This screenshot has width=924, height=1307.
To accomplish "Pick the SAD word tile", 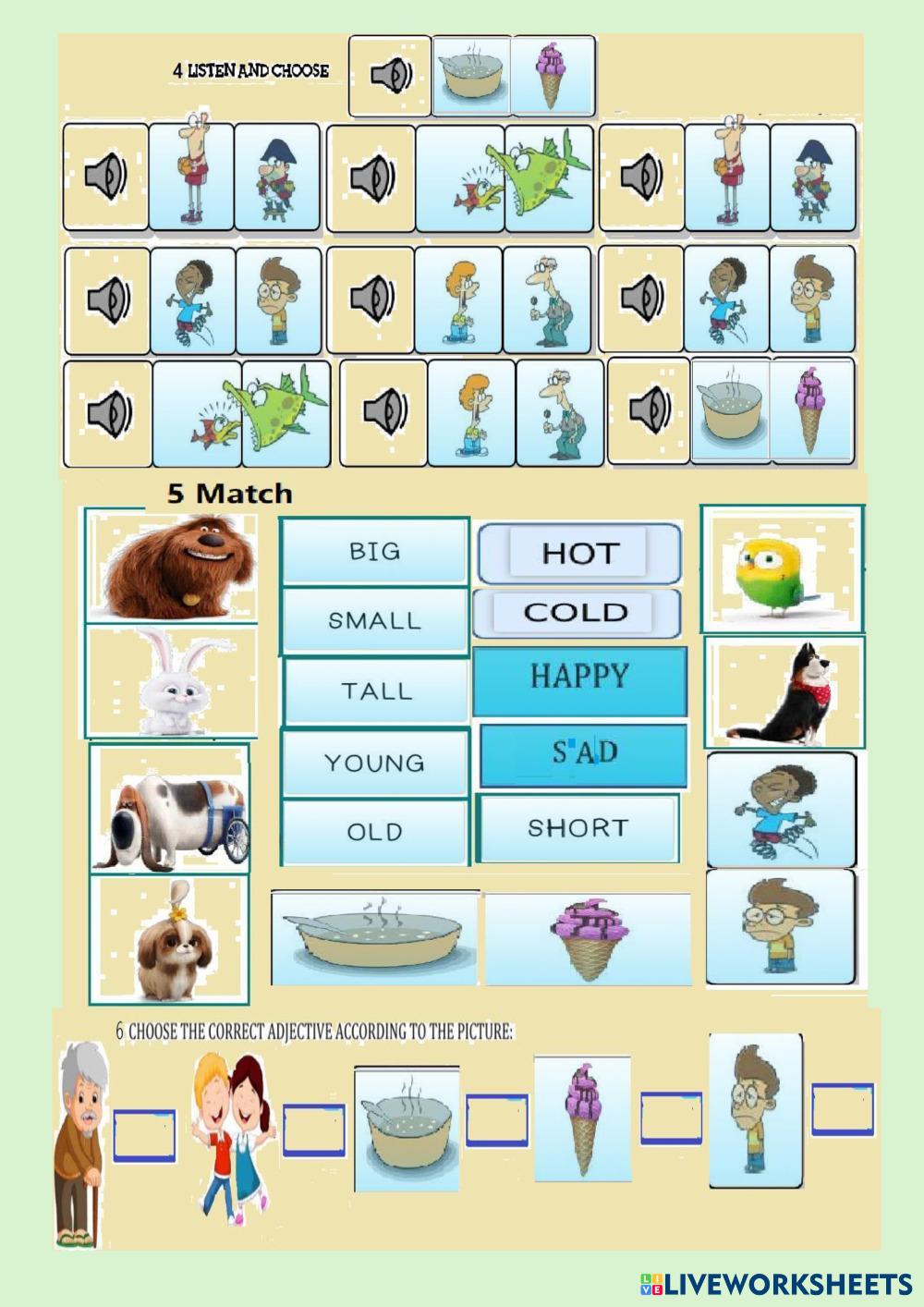I will tap(583, 755).
